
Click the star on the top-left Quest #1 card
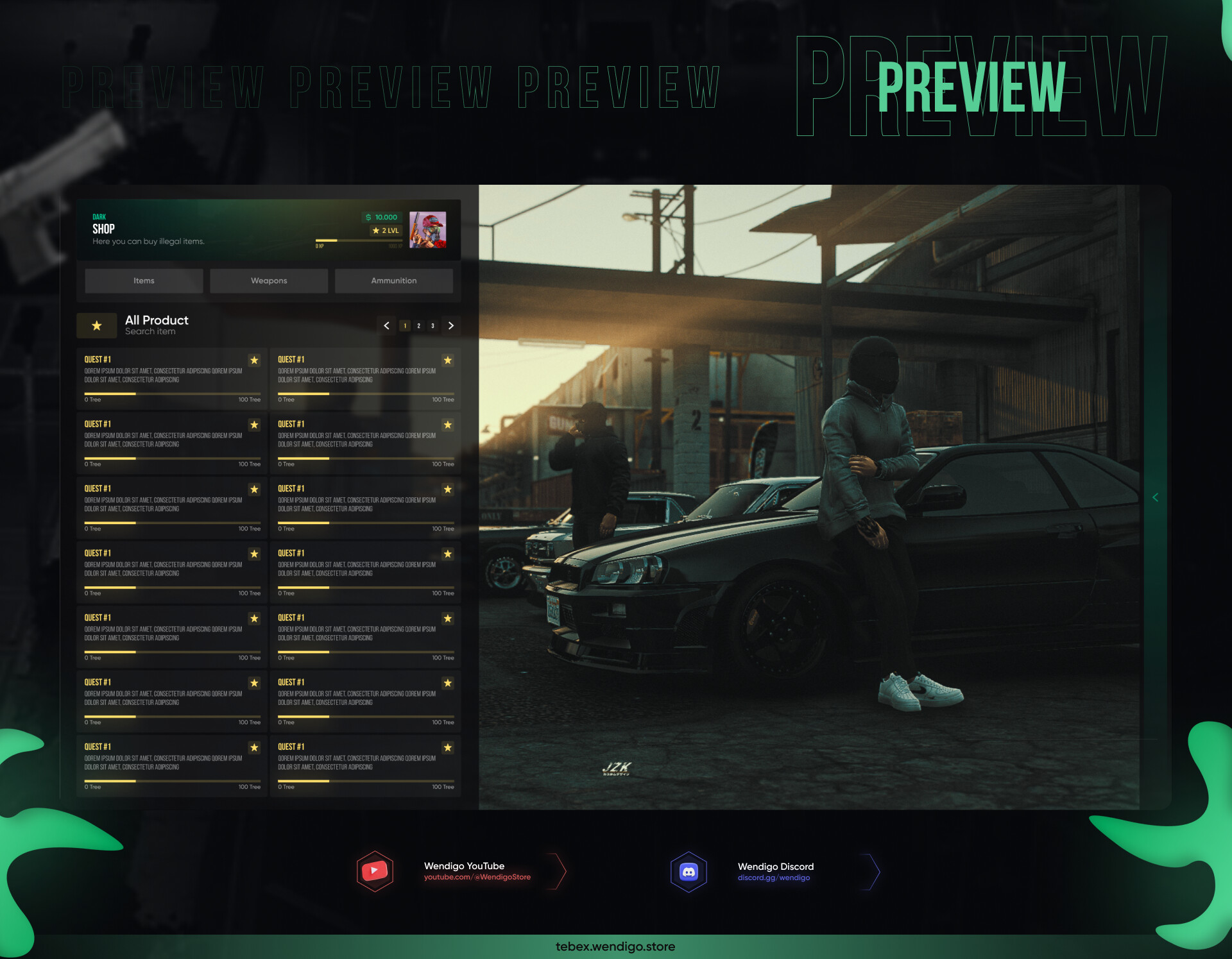click(x=254, y=361)
